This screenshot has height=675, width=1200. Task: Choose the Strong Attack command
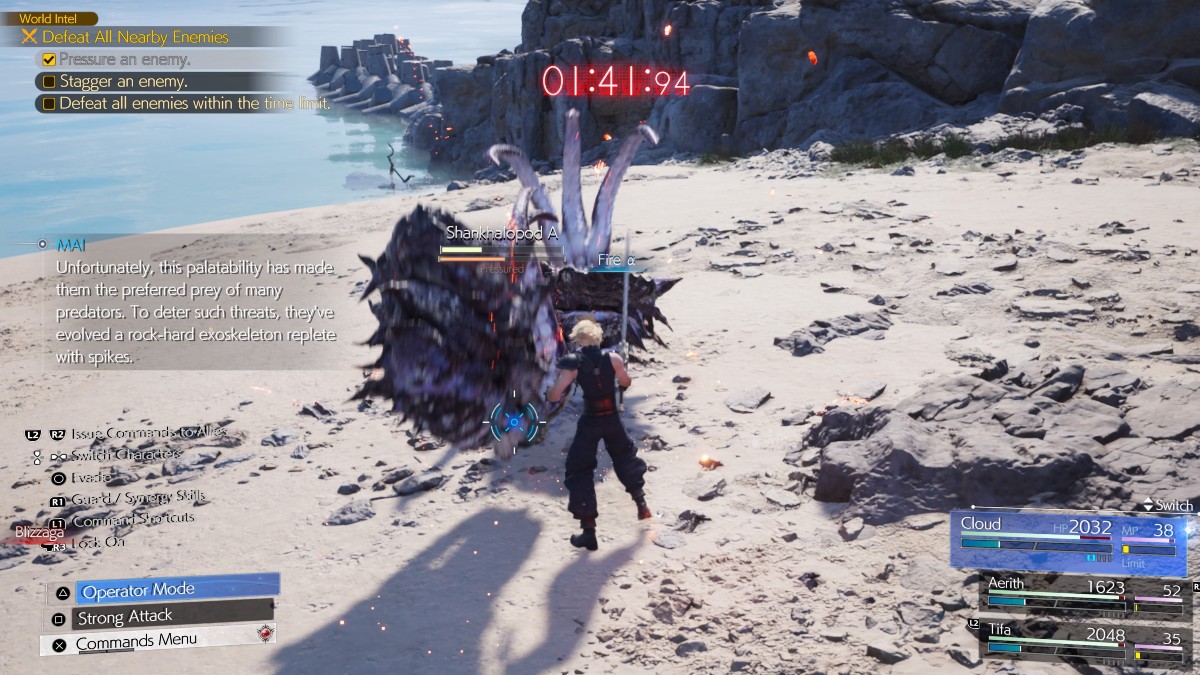click(x=160, y=617)
